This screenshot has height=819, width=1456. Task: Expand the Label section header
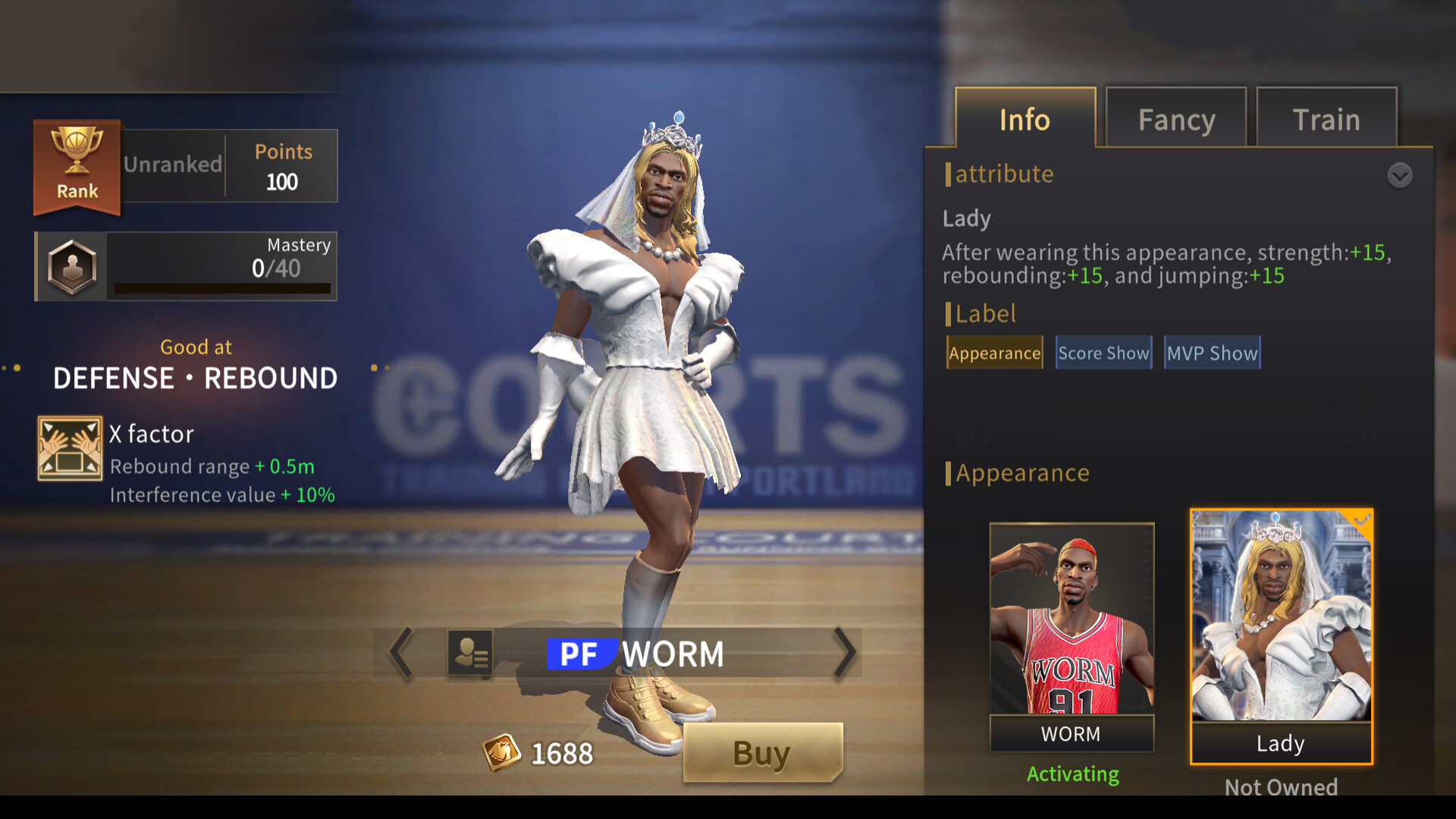pos(986,314)
